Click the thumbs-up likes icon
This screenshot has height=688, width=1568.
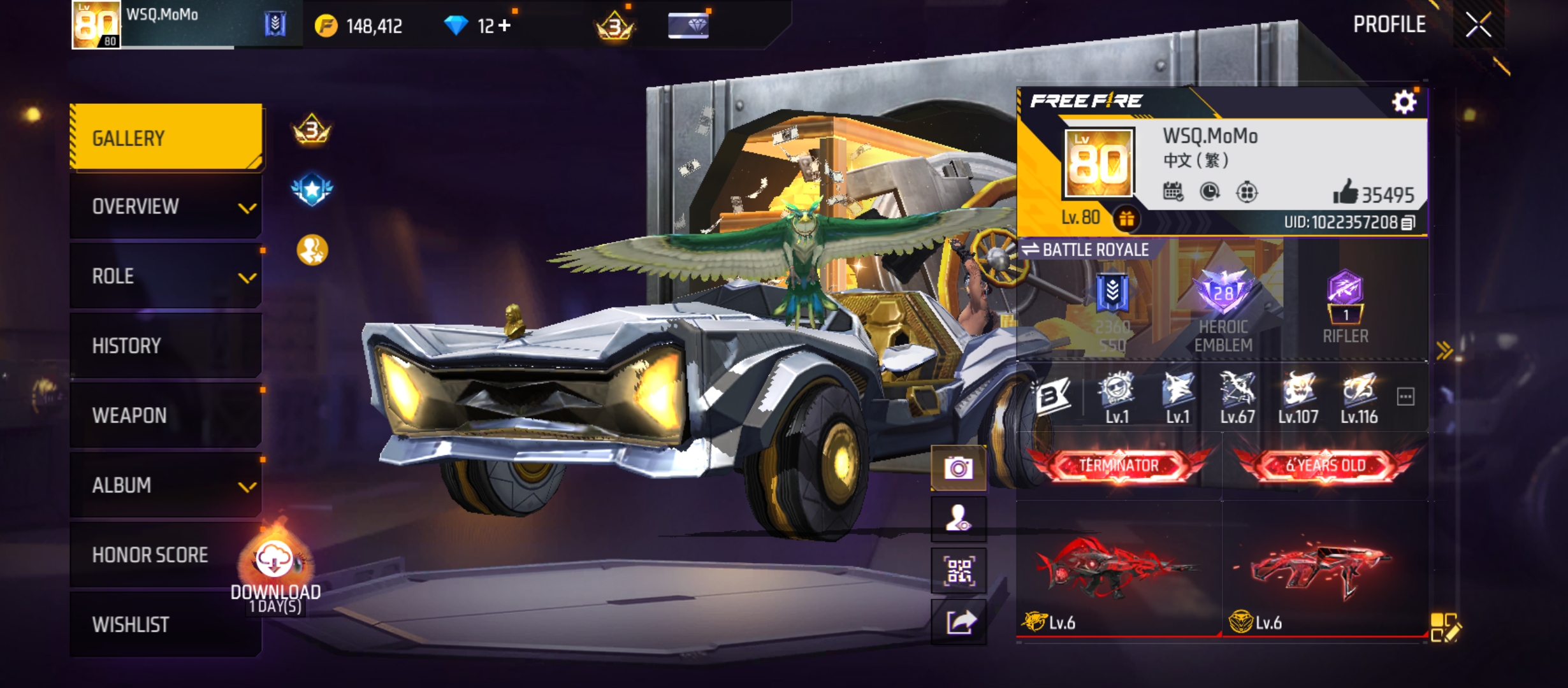coord(1344,192)
